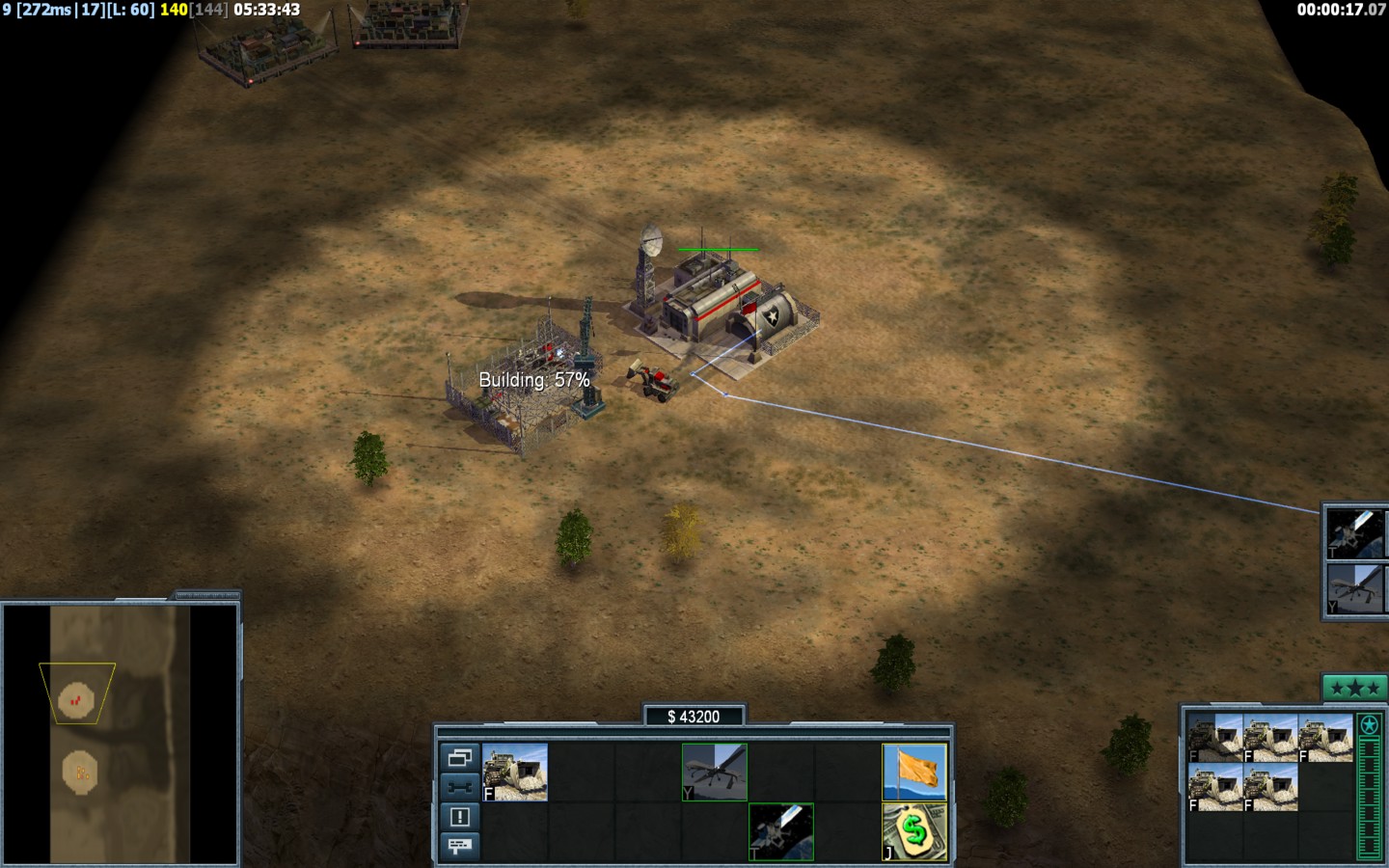Viewport: 1389px width, 868px height.
Task: Click the wrench icon button
Action: click(459, 787)
